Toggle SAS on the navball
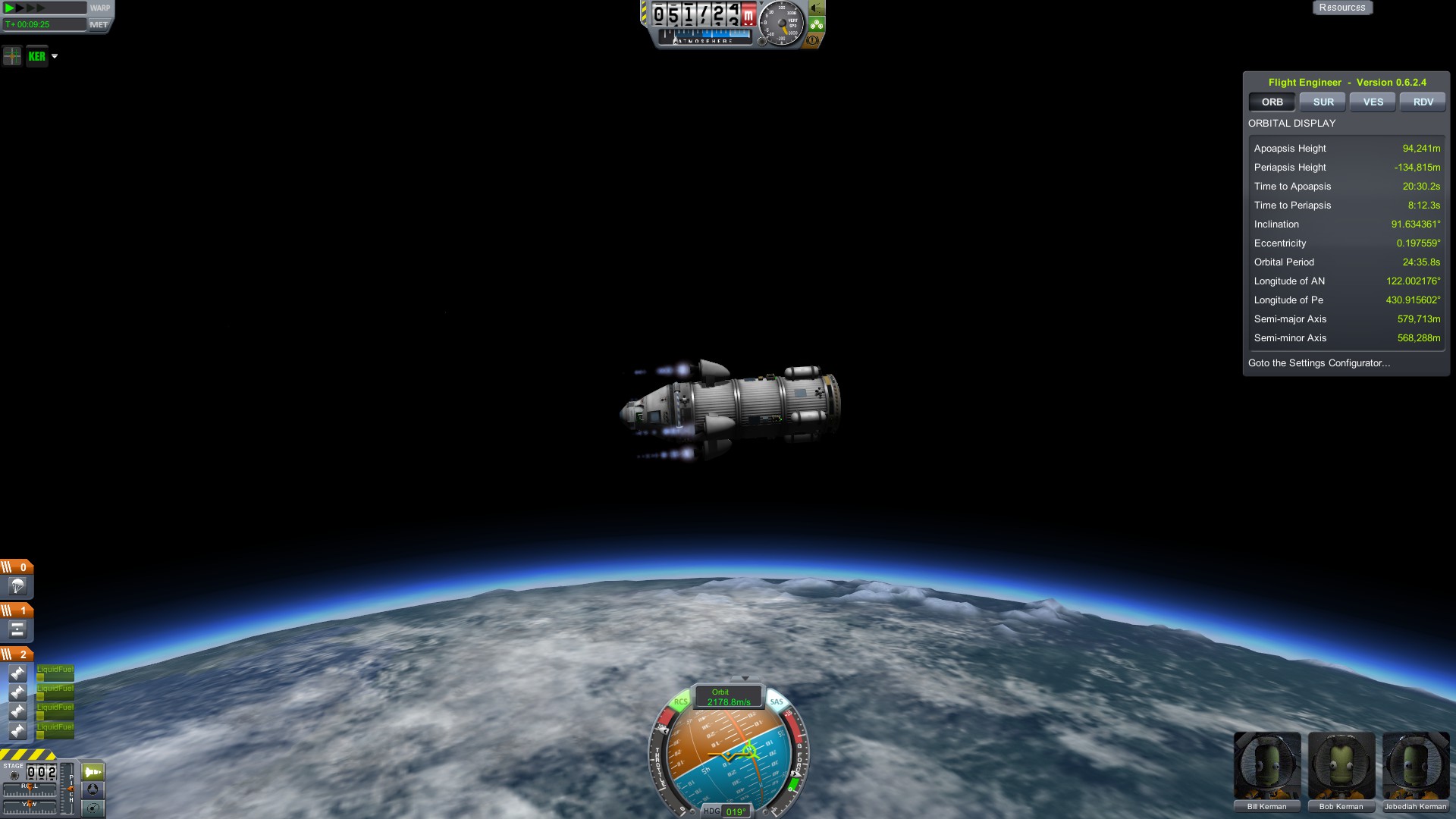The image size is (1456, 819). [777, 701]
